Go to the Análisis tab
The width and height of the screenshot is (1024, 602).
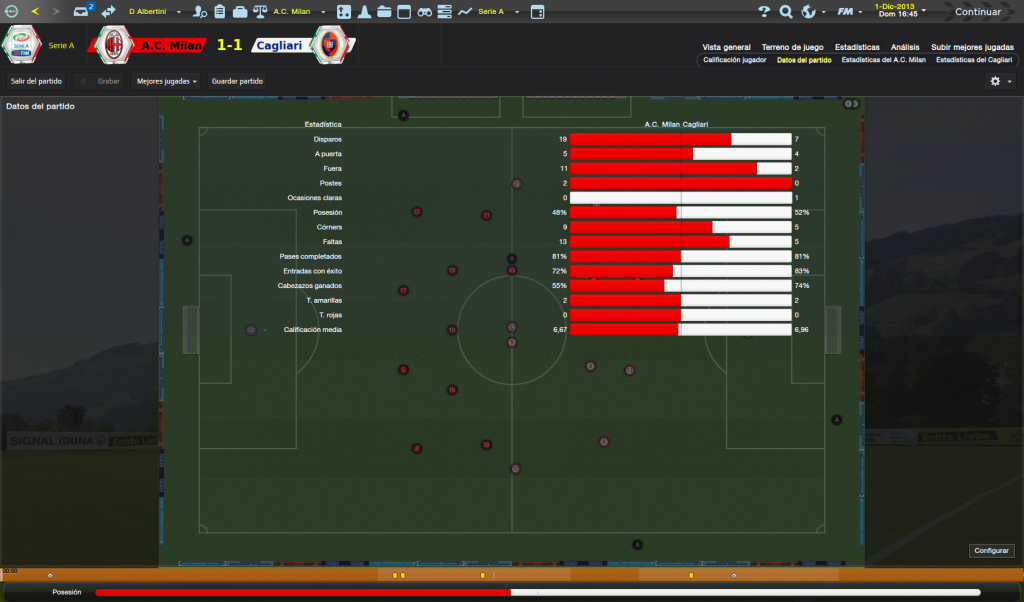pyautogui.click(x=905, y=47)
